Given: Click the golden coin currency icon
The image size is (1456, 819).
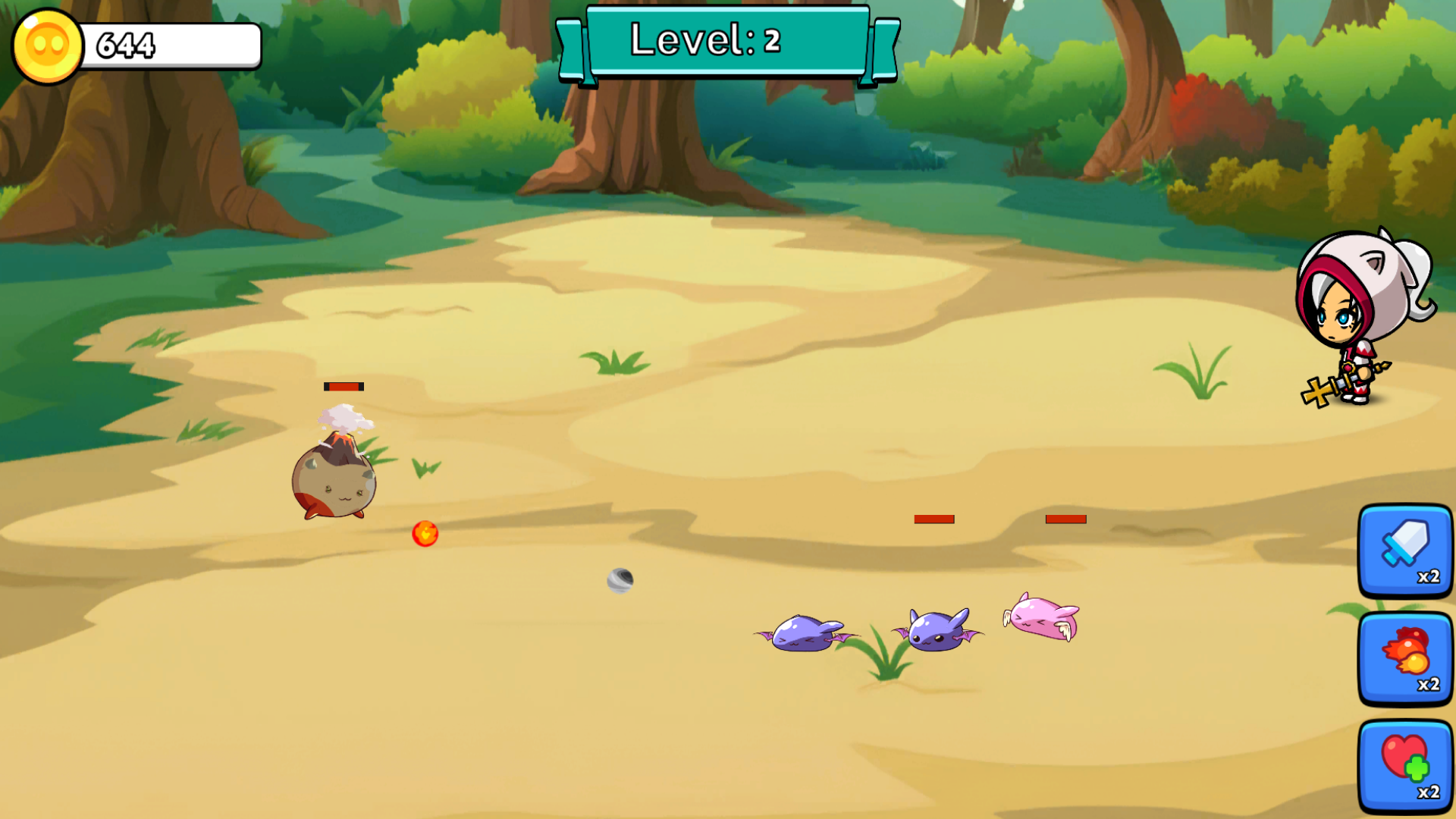Looking at the screenshot, I should coord(45,45).
